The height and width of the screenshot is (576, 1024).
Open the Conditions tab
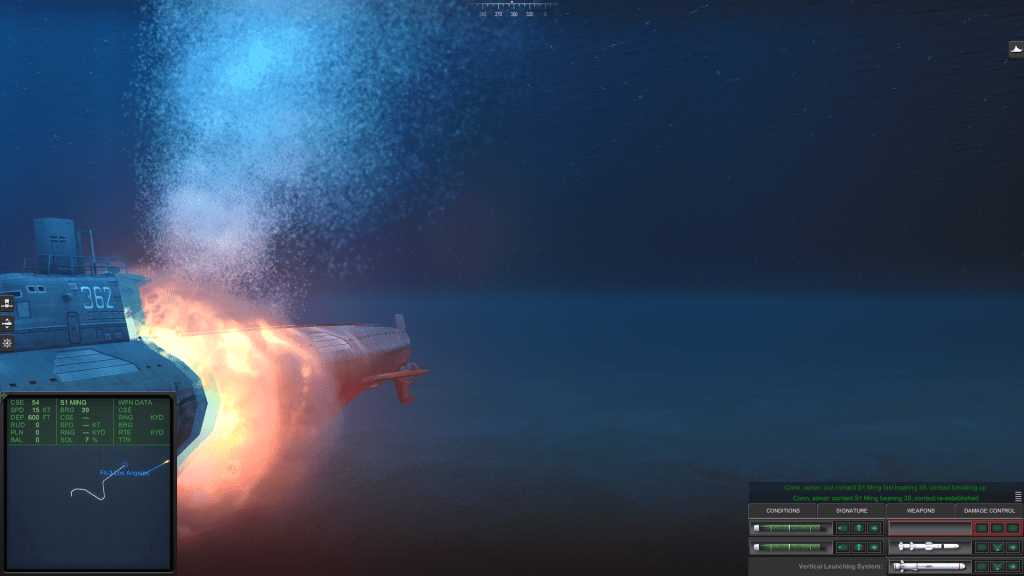pos(783,511)
